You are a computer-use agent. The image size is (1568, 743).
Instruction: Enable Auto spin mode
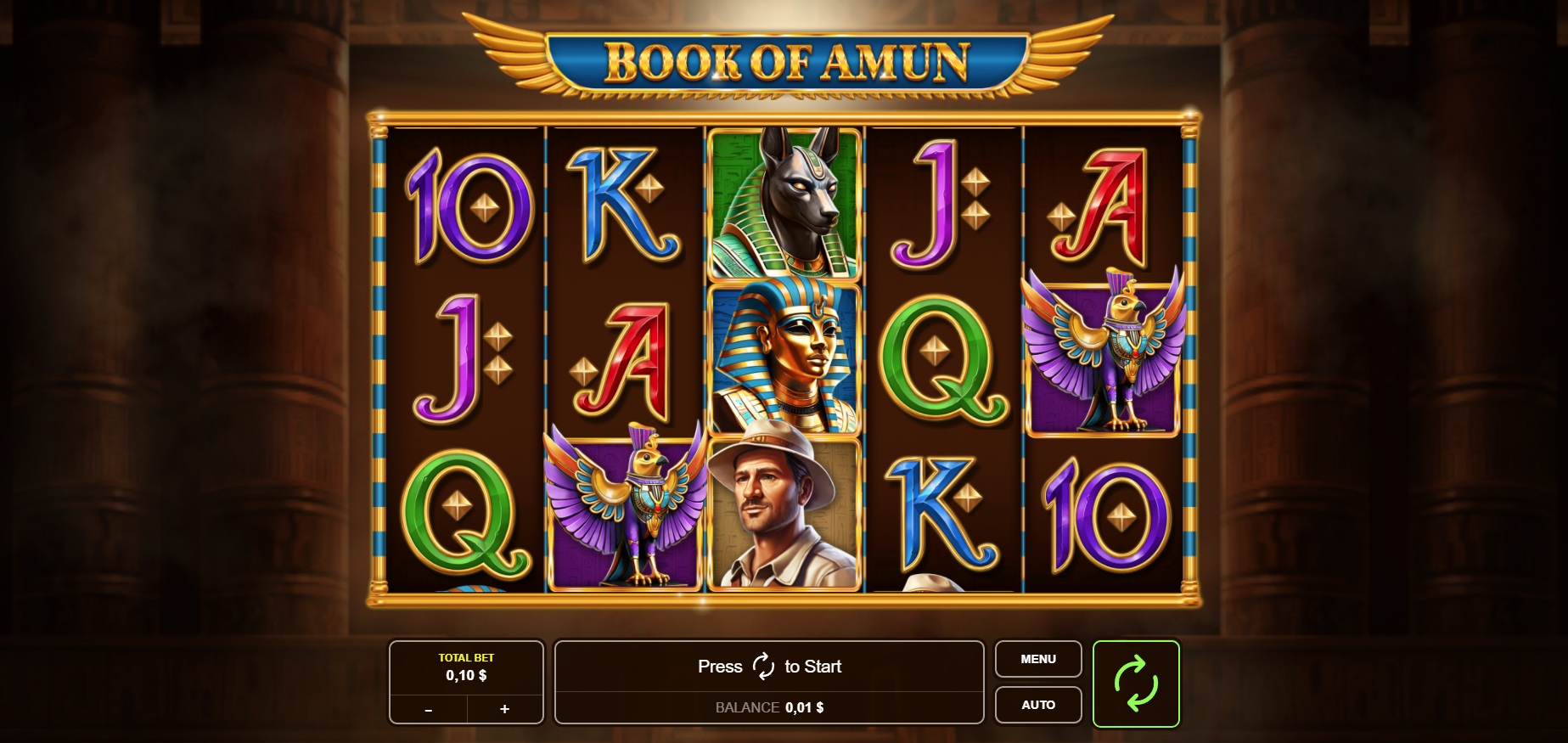coord(1037,704)
